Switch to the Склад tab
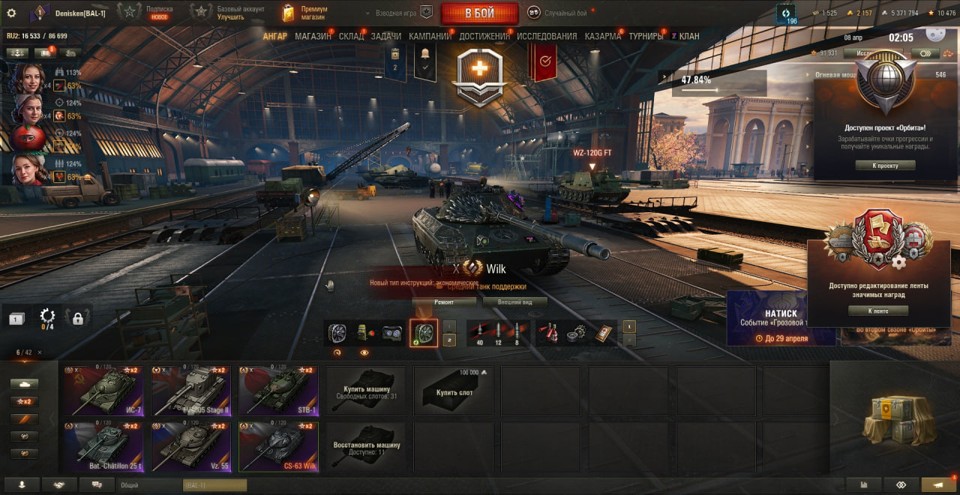The image size is (960, 495). pos(351,36)
